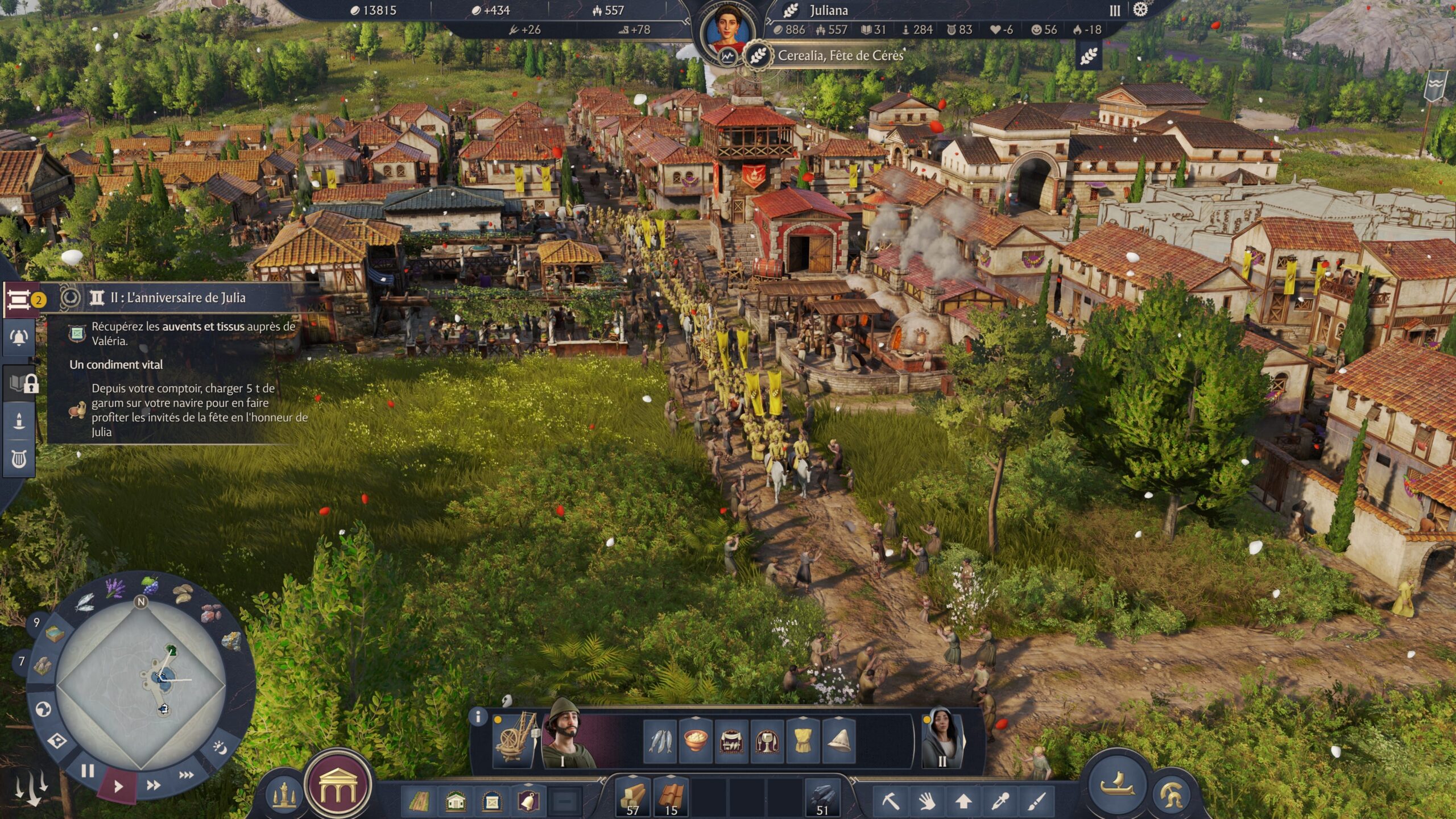Toggle the day and night cycle button
The height and width of the screenshot is (819, 1456).
click(x=221, y=746)
